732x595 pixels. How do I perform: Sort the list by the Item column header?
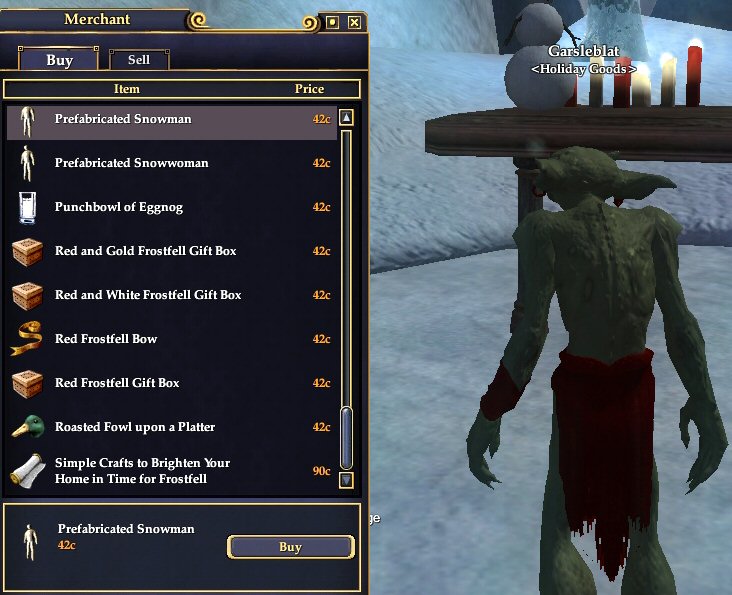pos(127,89)
